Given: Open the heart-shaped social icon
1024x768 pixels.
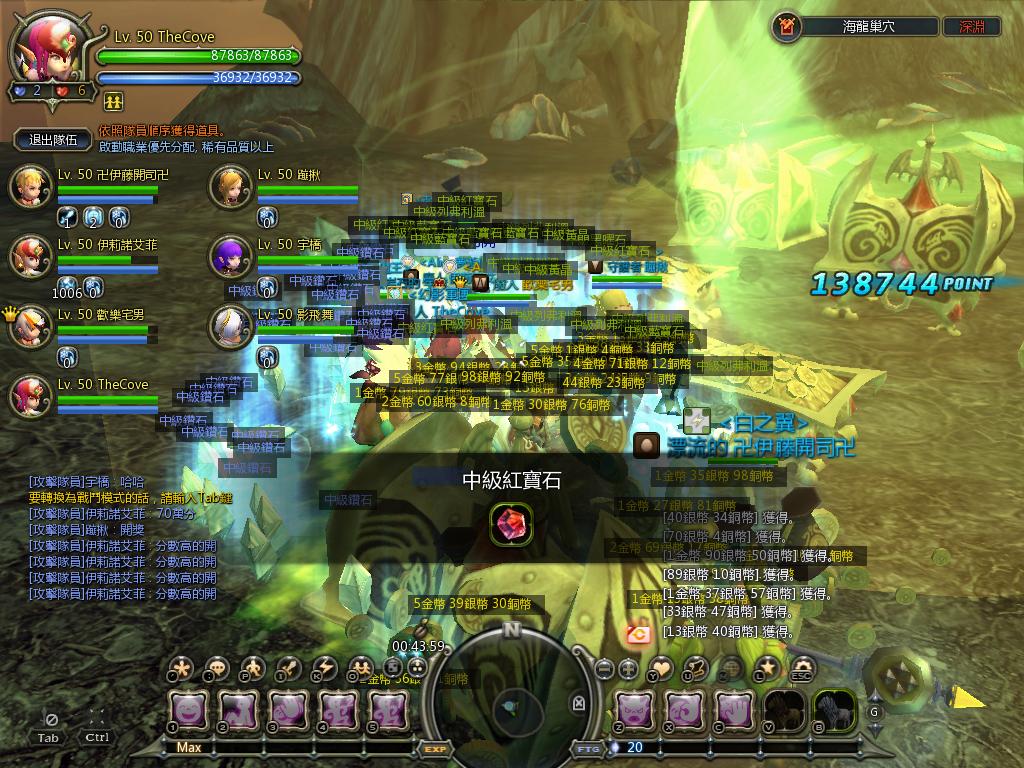Looking at the screenshot, I should point(661,667).
